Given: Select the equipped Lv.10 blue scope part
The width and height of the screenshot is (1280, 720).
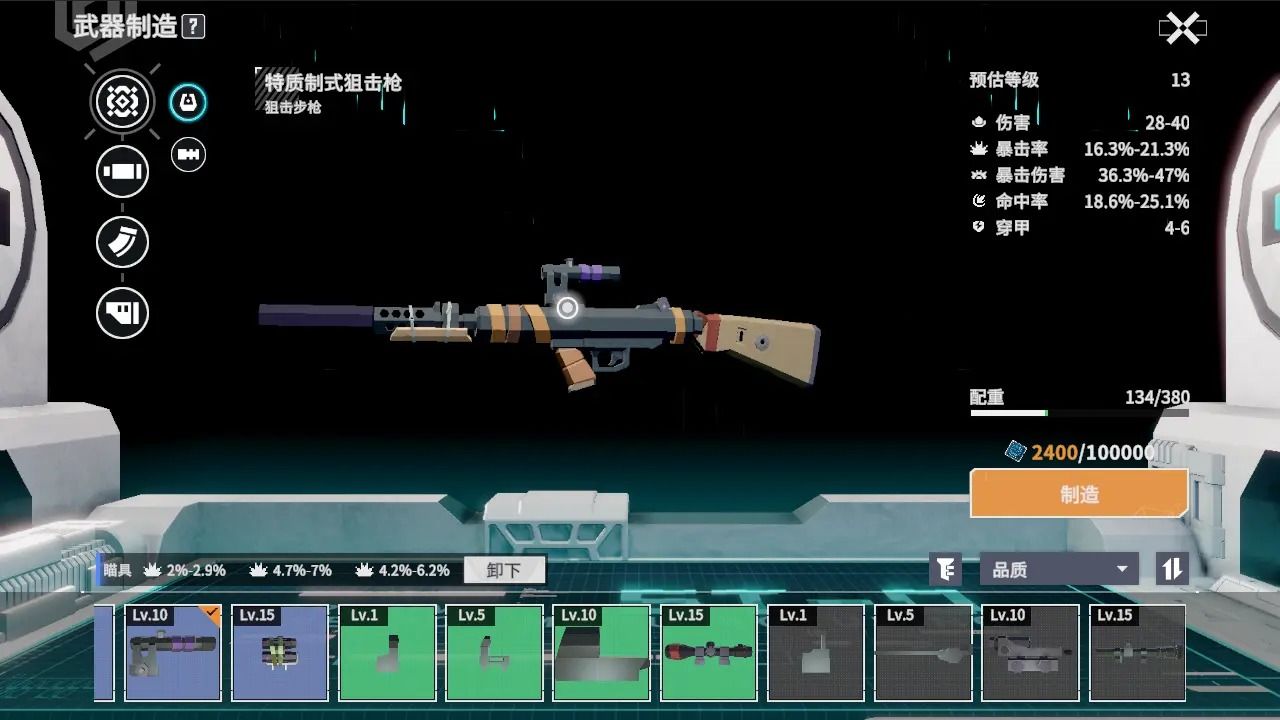Looking at the screenshot, I should click(x=173, y=652).
